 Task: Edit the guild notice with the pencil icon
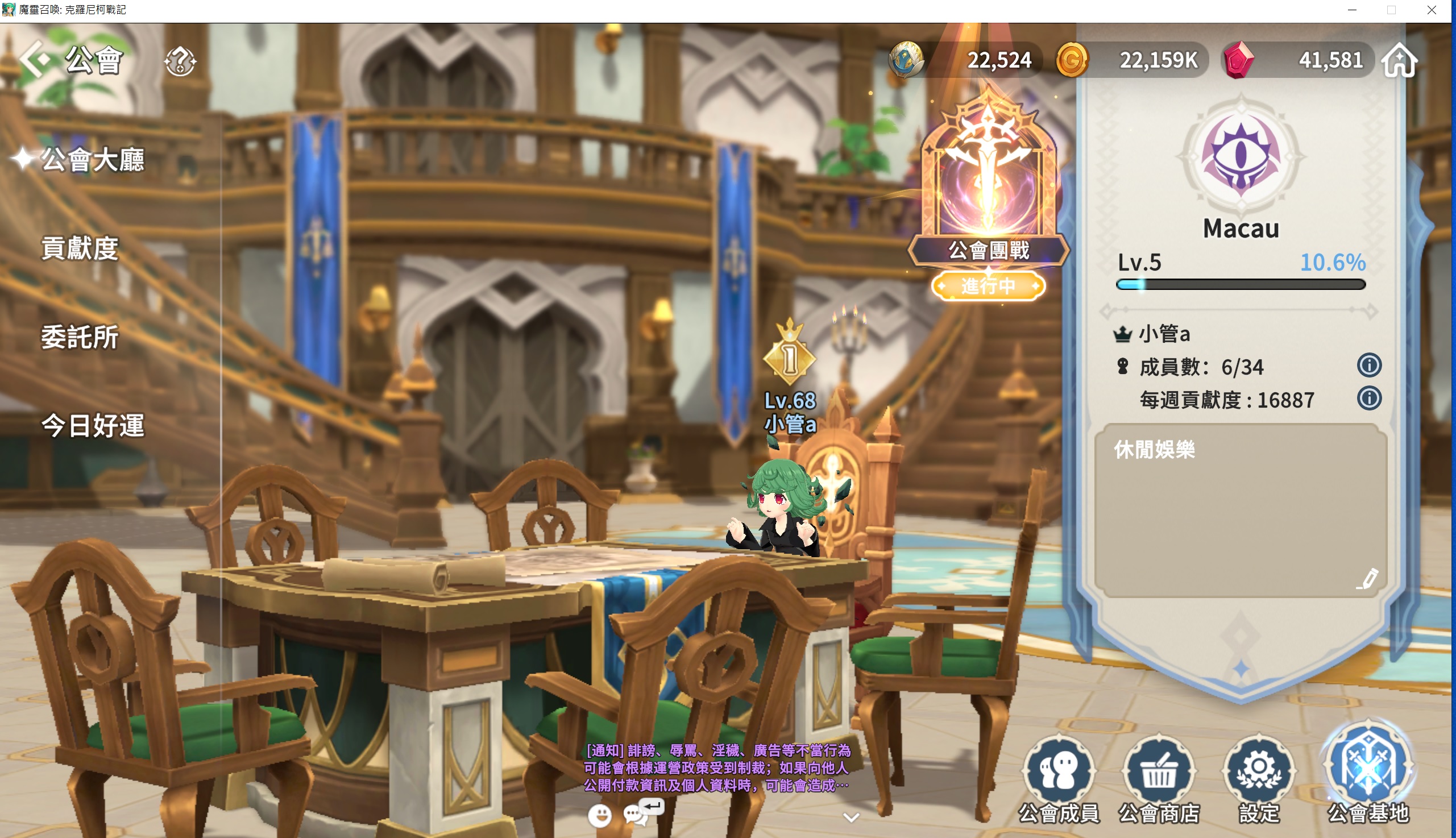1368,578
